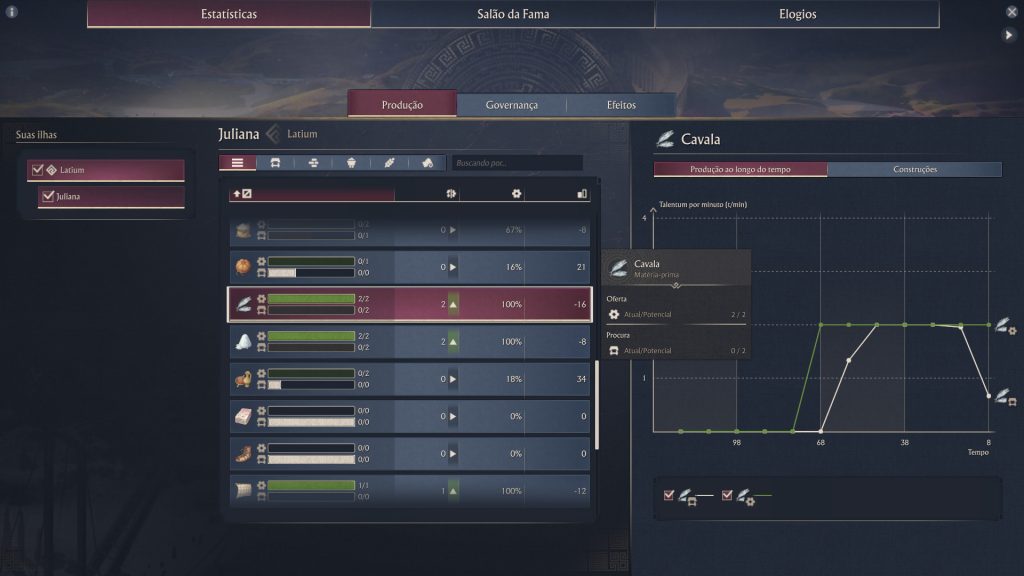Viewport: 1024px width, 576px height.
Task: Close the statistics screen with the X
Action: (x=1011, y=12)
